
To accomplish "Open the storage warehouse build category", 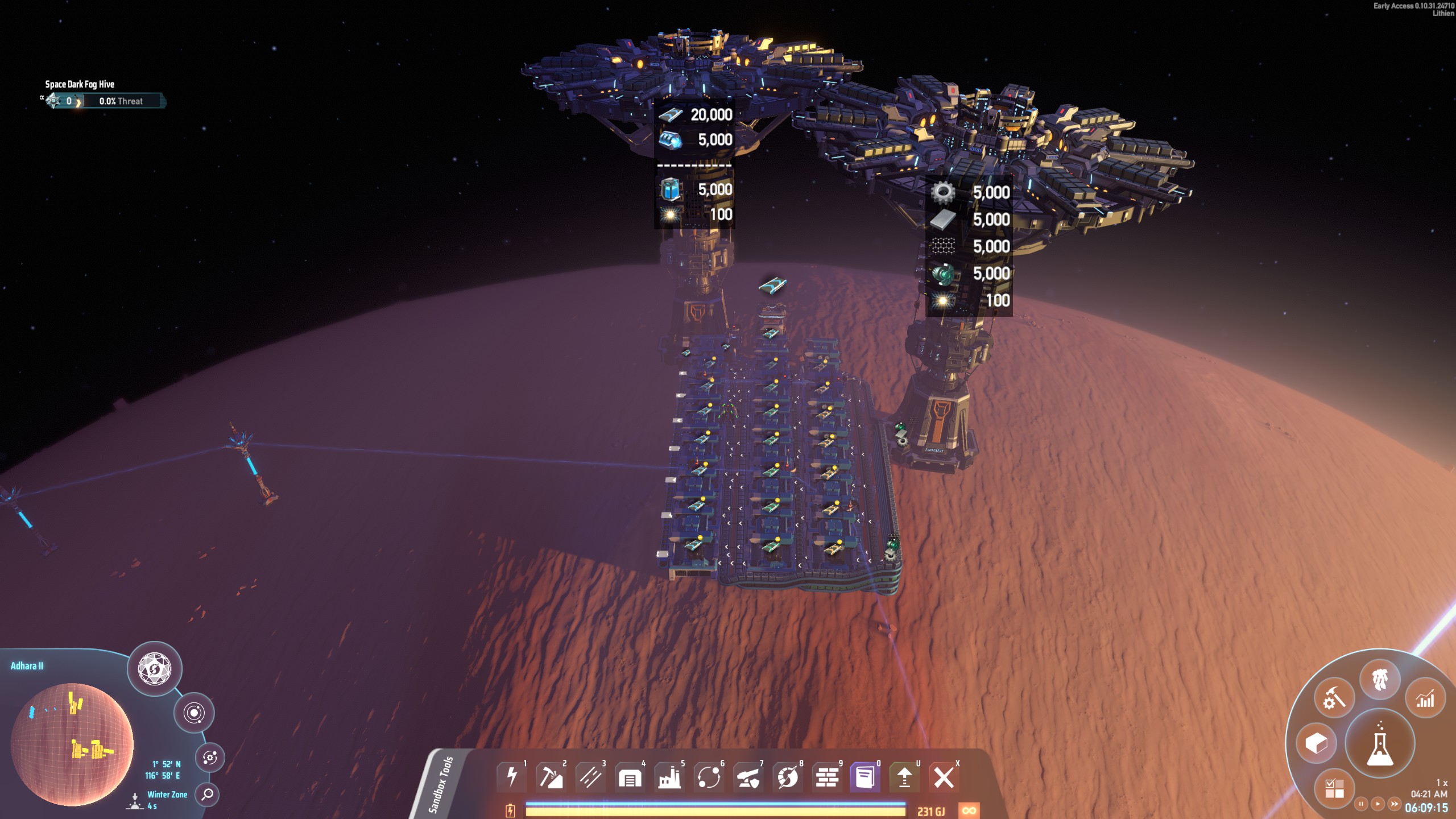I will [x=630, y=776].
